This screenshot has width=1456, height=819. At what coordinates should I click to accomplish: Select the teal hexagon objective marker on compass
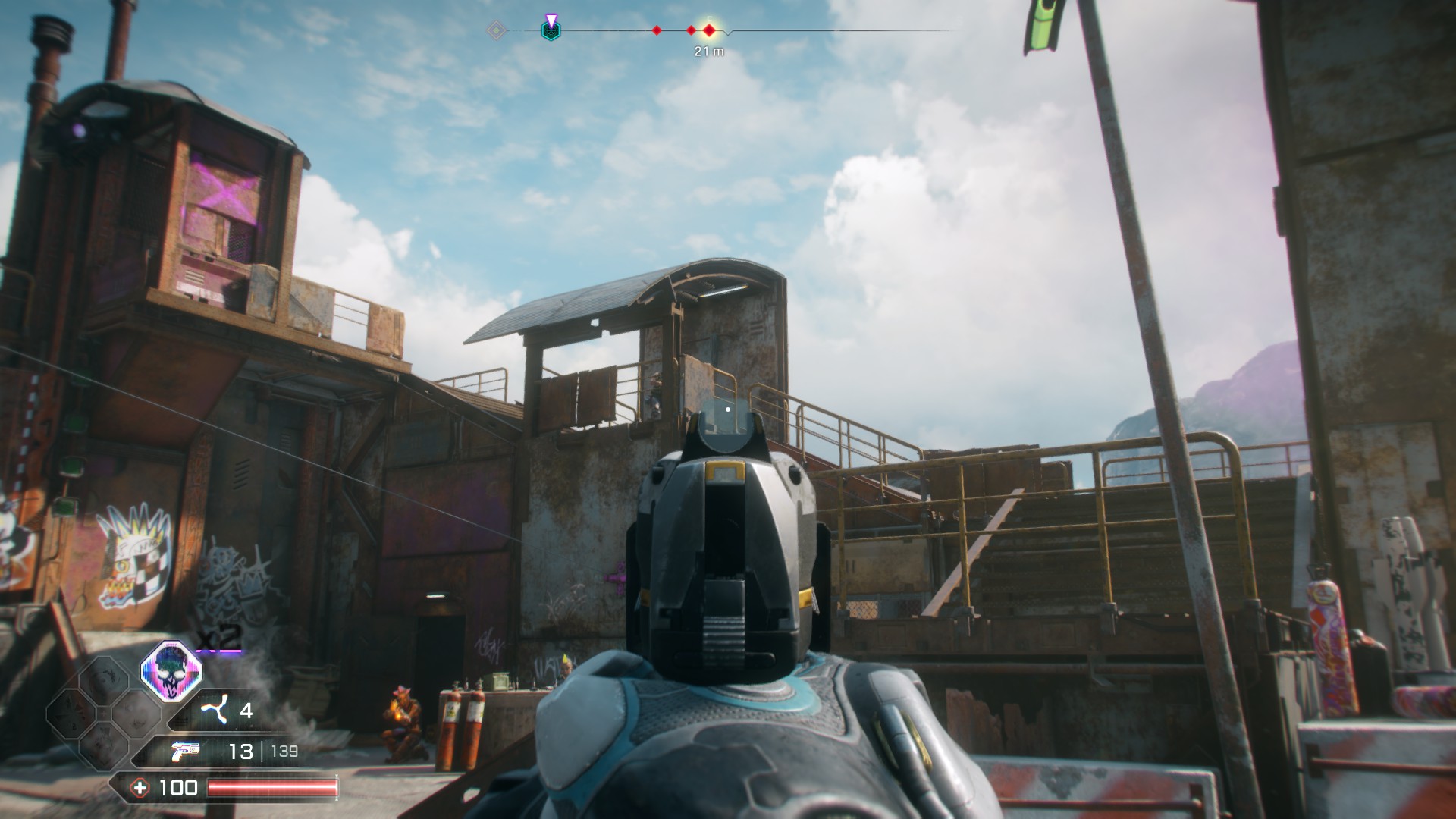coord(551,30)
